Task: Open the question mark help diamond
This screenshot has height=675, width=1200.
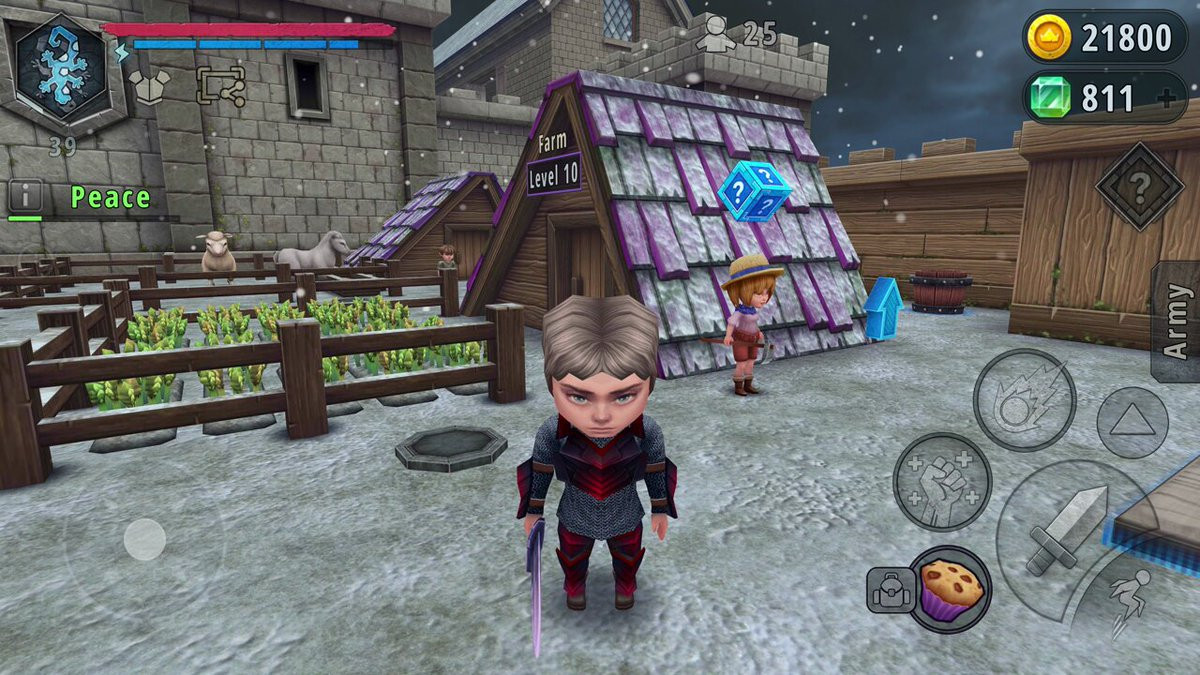Action: [x=1139, y=186]
